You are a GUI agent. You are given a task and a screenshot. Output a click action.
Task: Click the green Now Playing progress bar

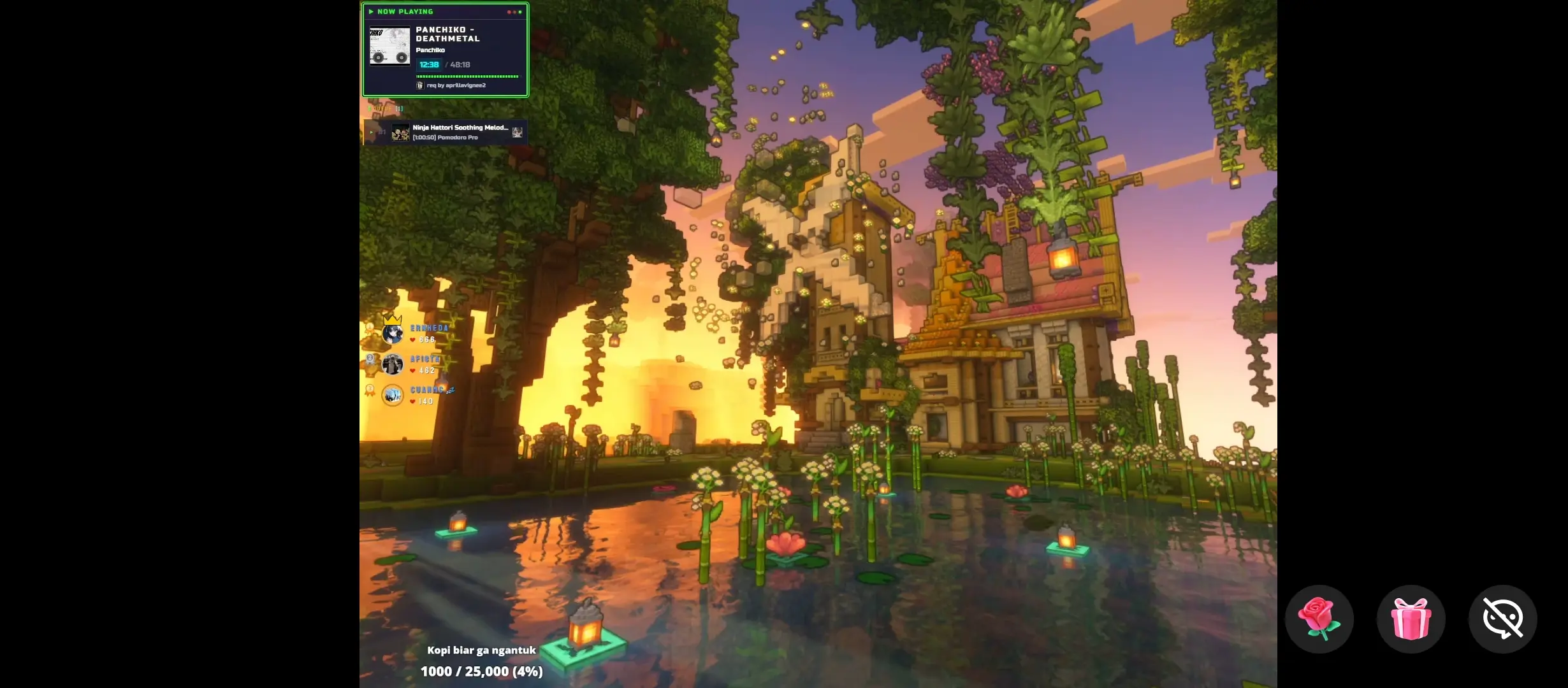(467, 76)
